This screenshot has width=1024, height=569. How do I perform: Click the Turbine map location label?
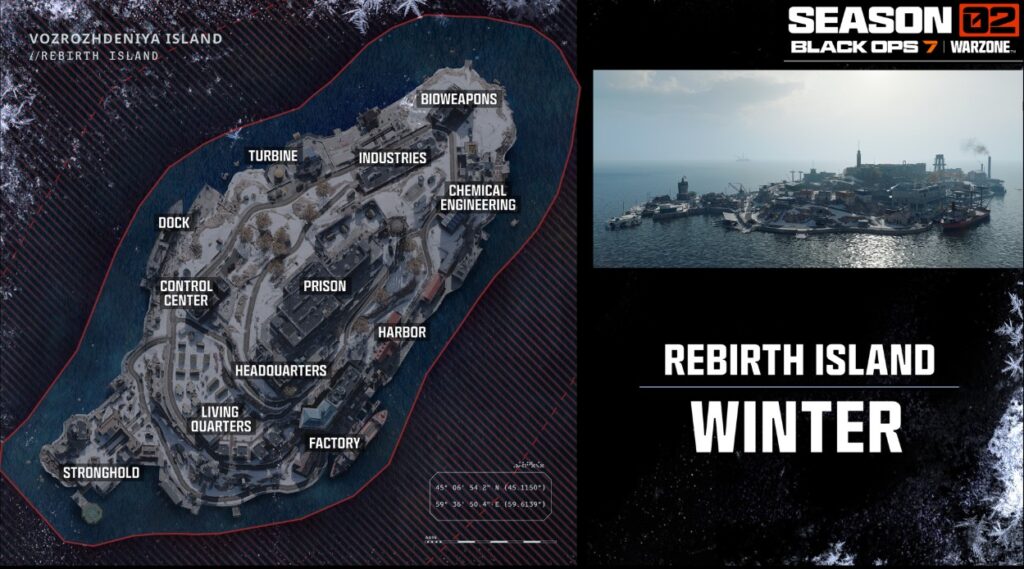tap(273, 157)
